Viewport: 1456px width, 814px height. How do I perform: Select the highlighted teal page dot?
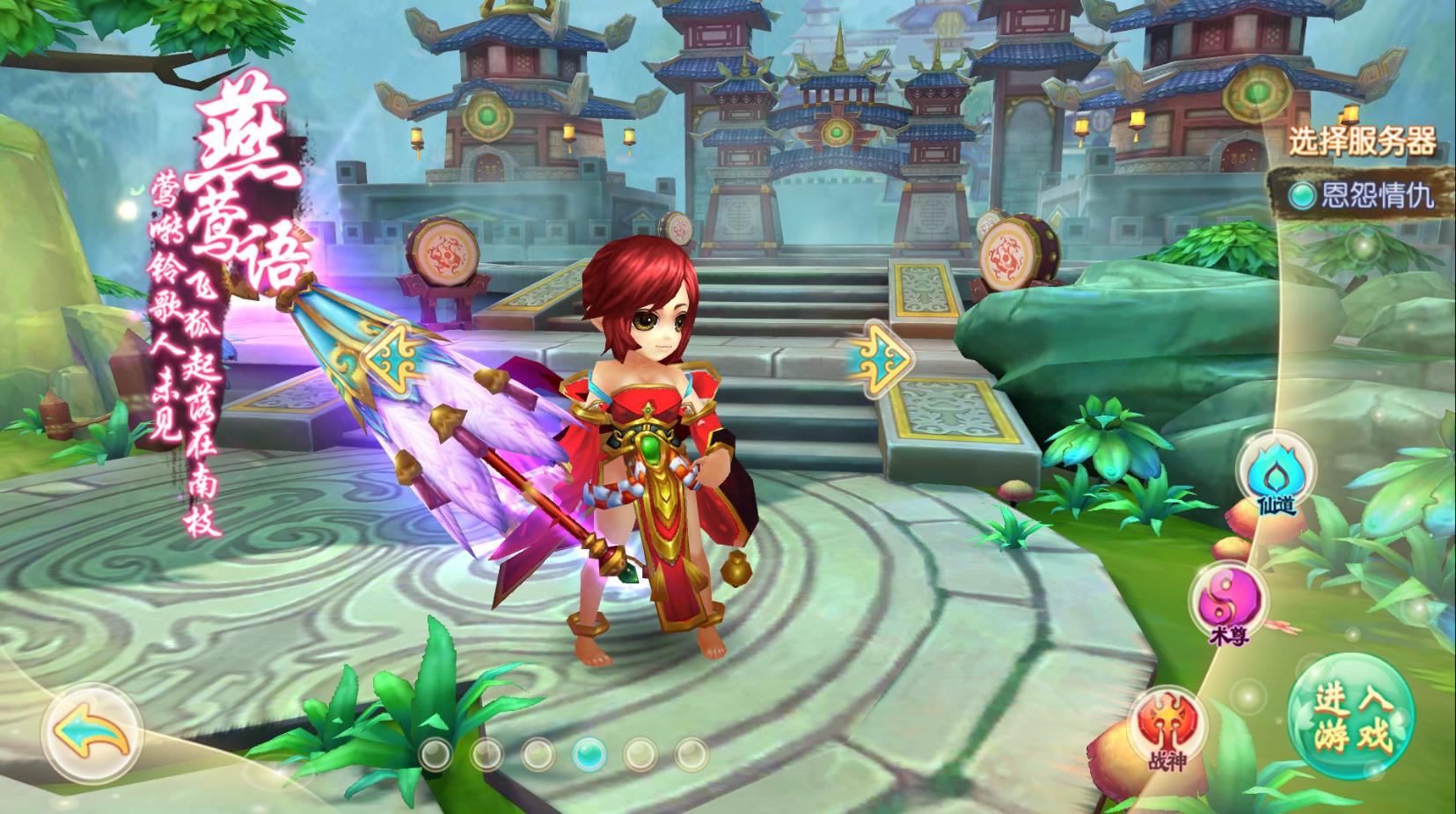pyautogui.click(x=589, y=752)
